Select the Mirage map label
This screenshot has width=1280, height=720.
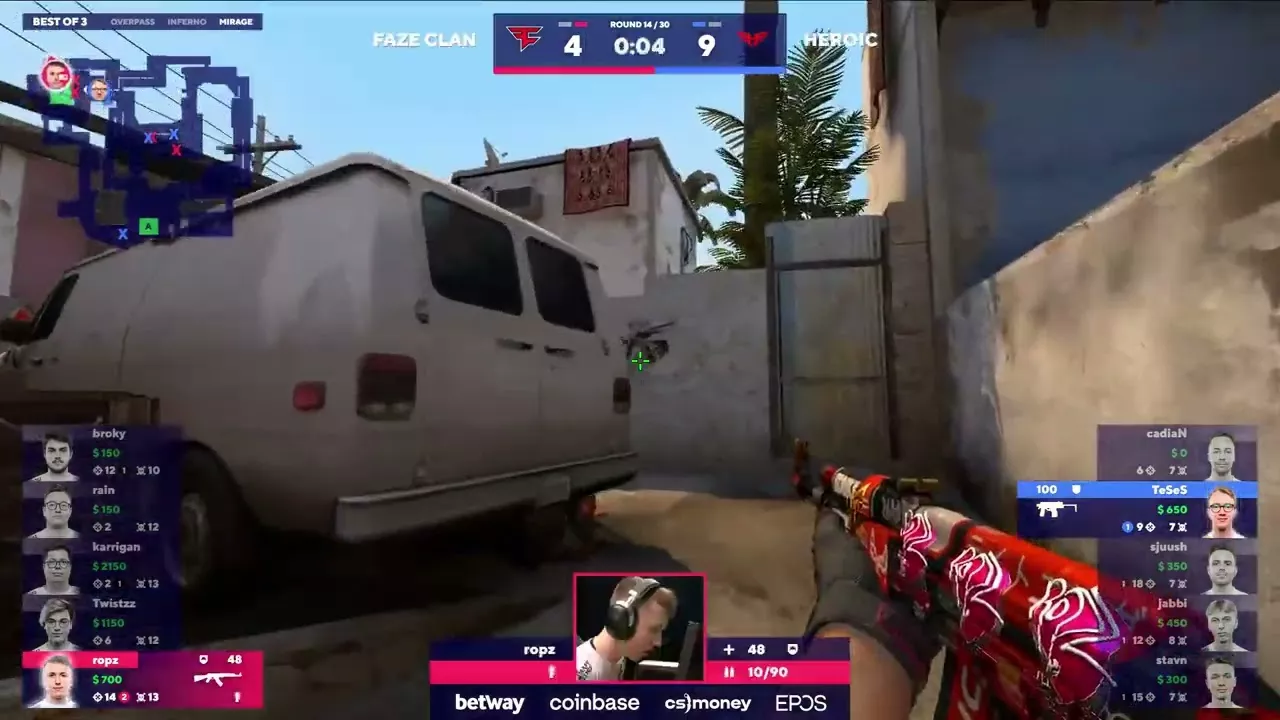pyautogui.click(x=236, y=21)
